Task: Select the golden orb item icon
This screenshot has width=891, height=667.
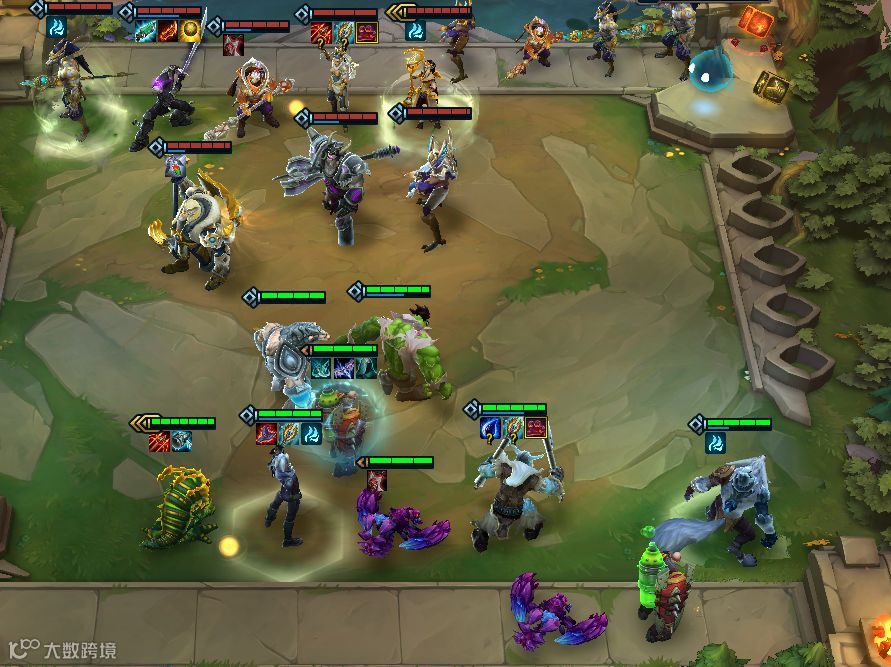Action: [190, 30]
